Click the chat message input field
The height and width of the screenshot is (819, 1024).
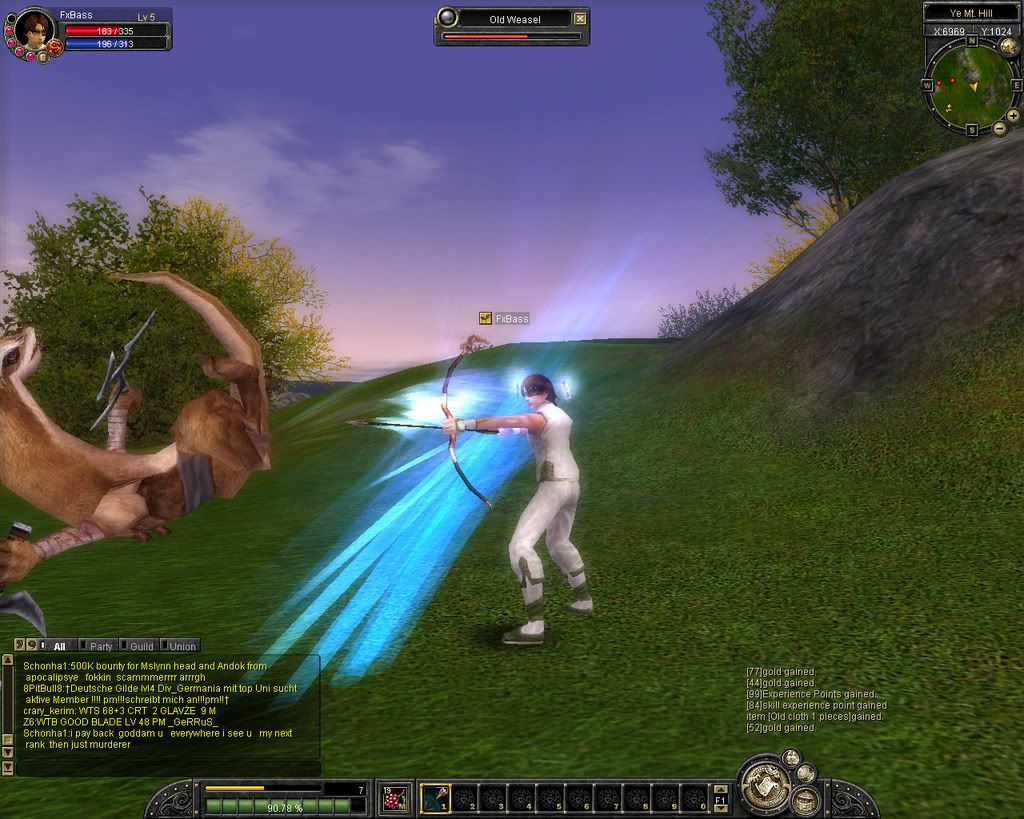[x=168, y=768]
